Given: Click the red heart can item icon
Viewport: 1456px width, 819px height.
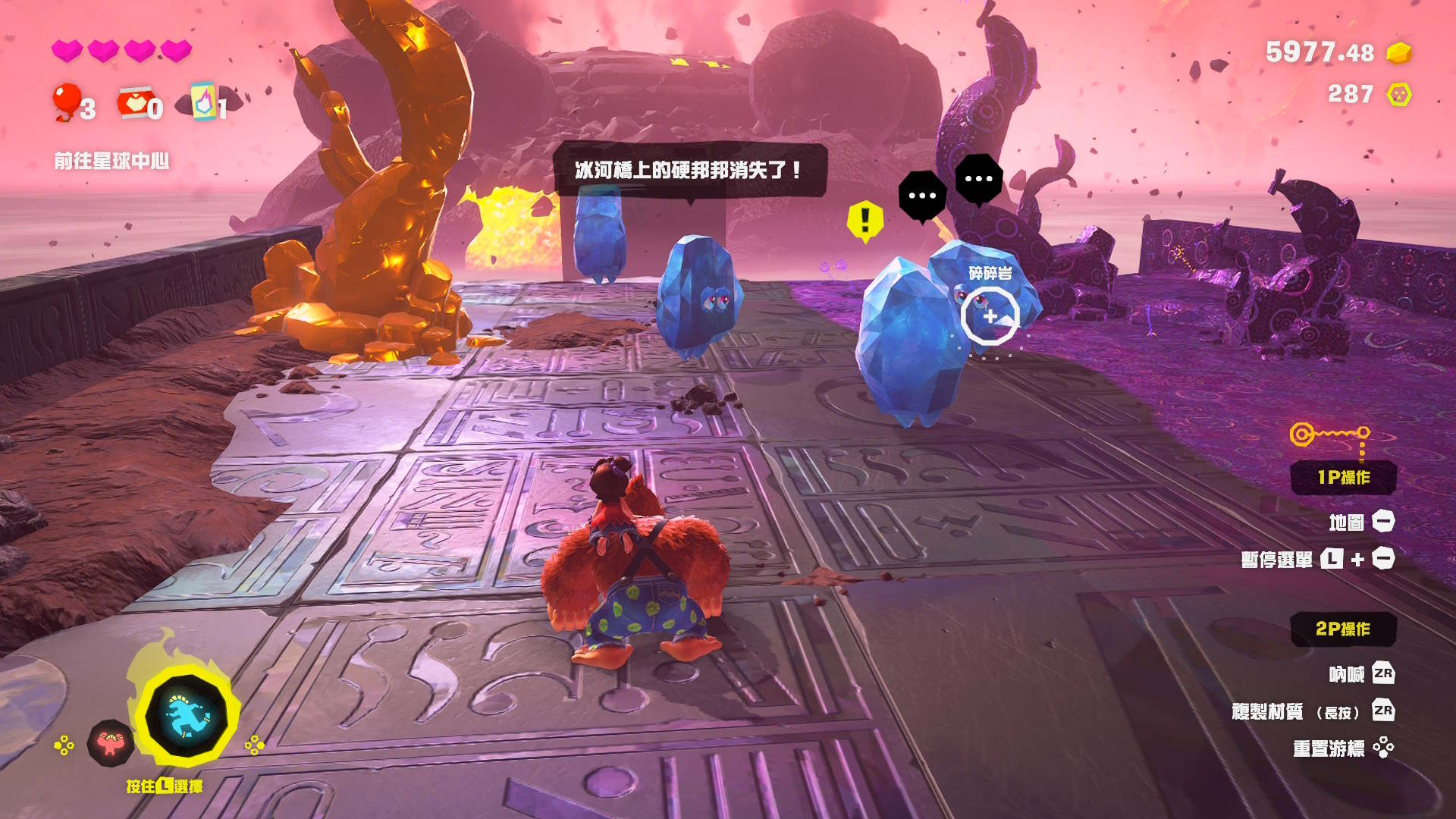Looking at the screenshot, I should click(x=134, y=102).
